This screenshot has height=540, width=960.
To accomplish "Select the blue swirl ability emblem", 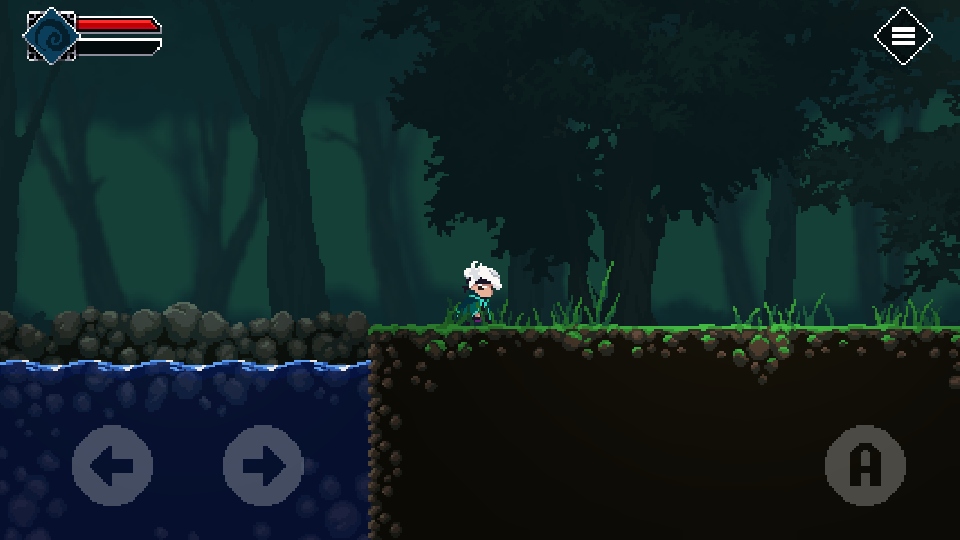I will (50, 36).
